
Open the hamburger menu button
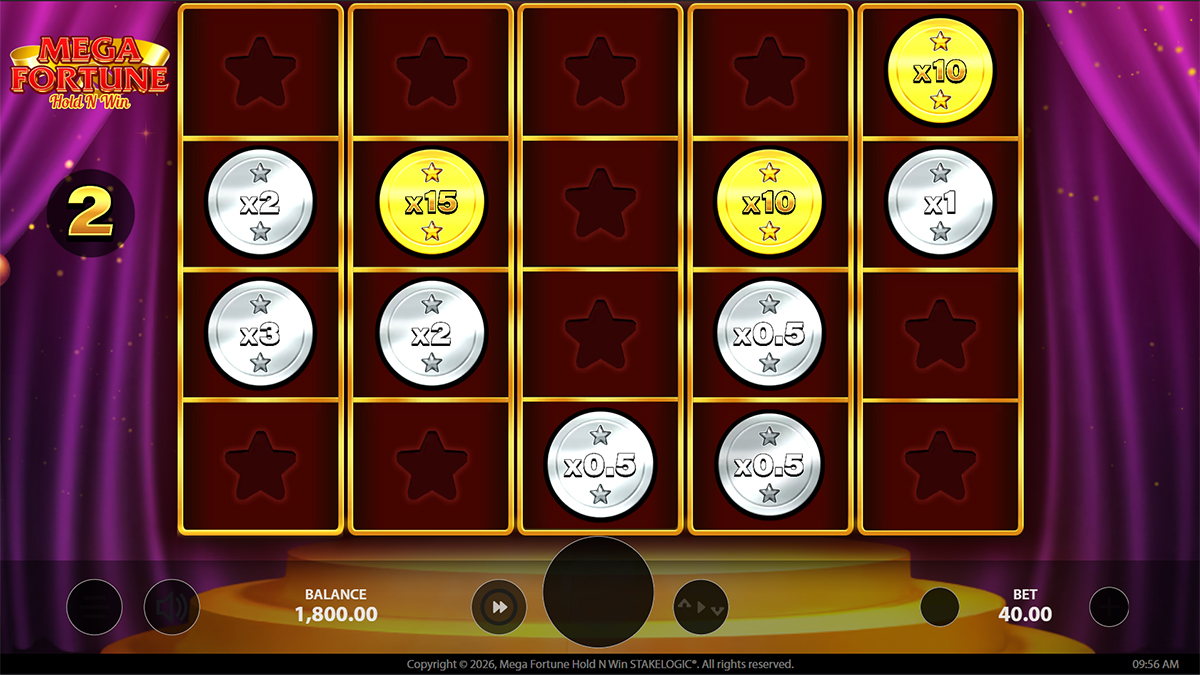[94, 606]
